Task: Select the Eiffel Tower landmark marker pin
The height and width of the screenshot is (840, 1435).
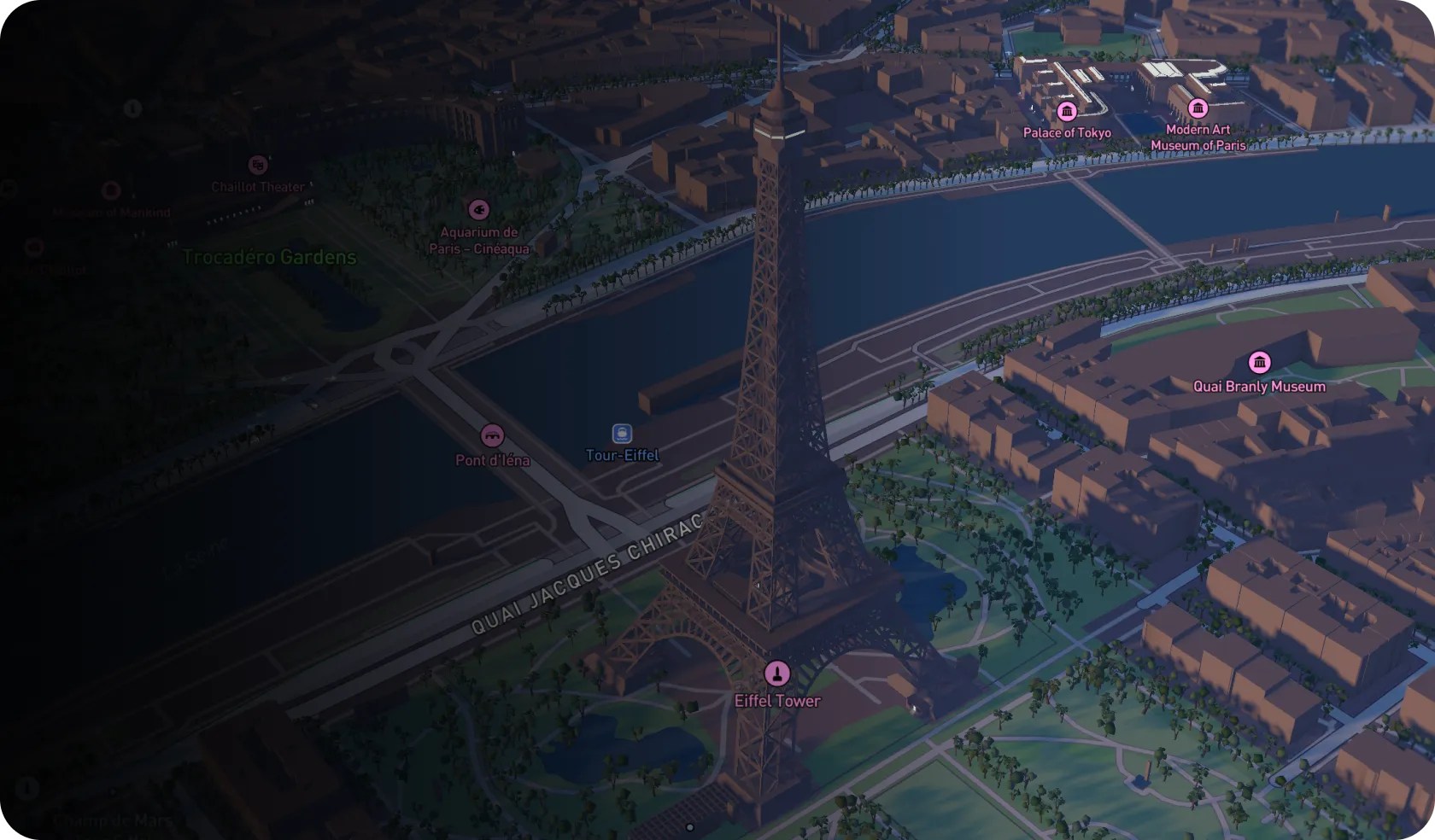Action: tap(778, 674)
